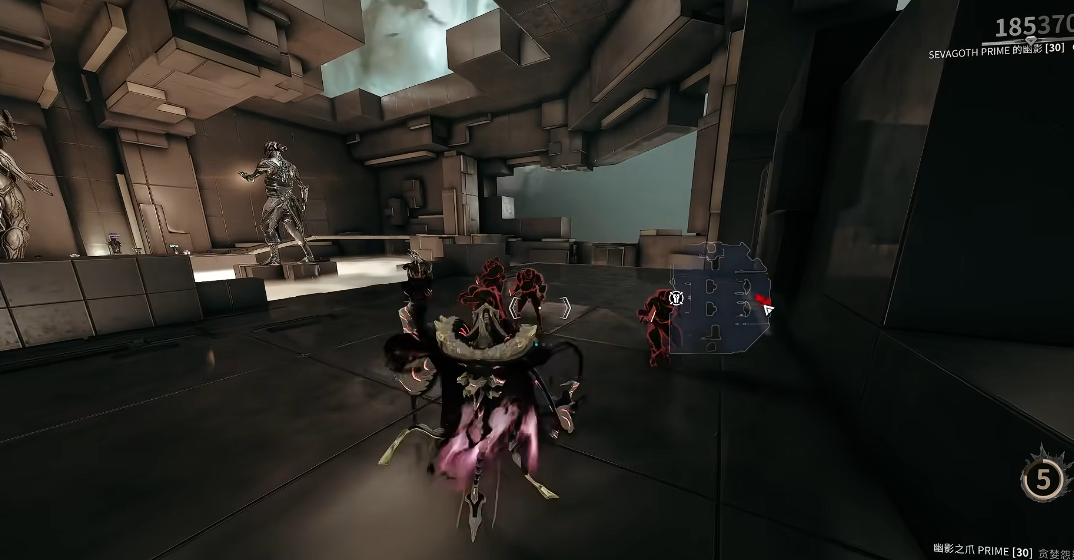This screenshot has width=1074, height=560.
Task: Click the overlay minimap of the room
Action: 719,301
